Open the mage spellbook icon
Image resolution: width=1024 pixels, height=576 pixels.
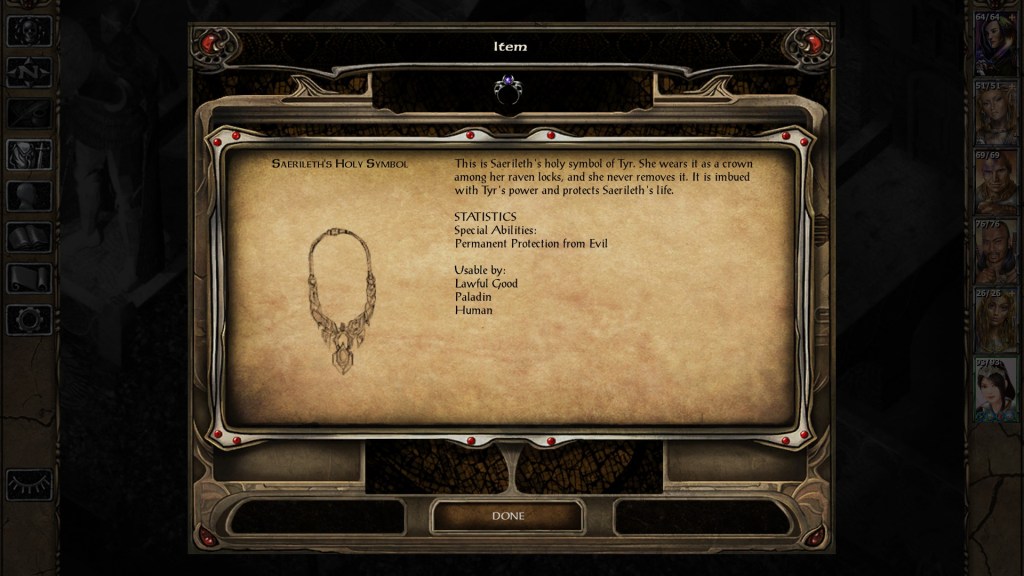(x=28, y=237)
